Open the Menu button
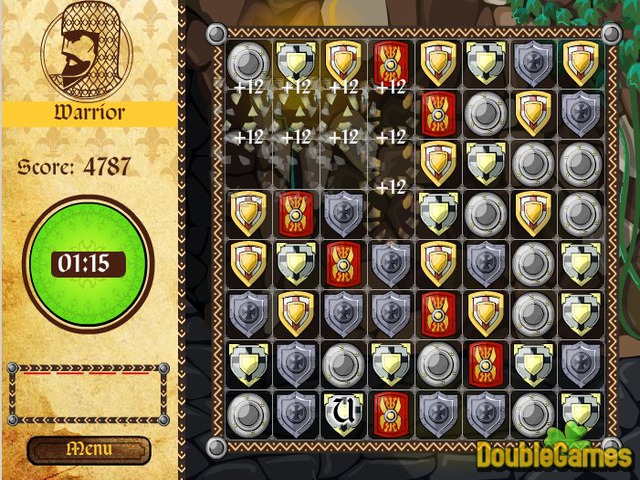The height and width of the screenshot is (480, 640). tap(89, 450)
